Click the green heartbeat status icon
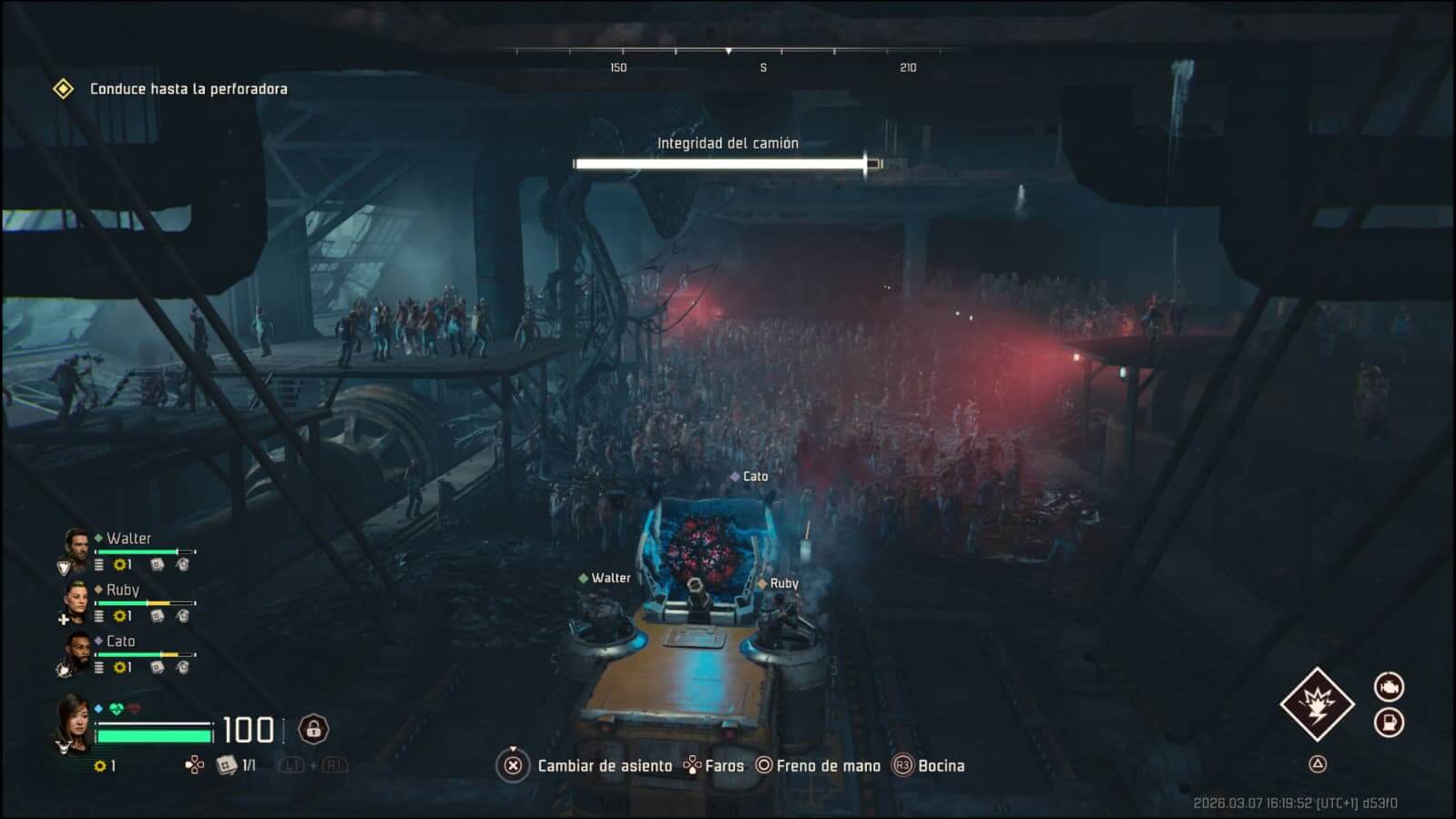The height and width of the screenshot is (819, 1456). coord(117,709)
